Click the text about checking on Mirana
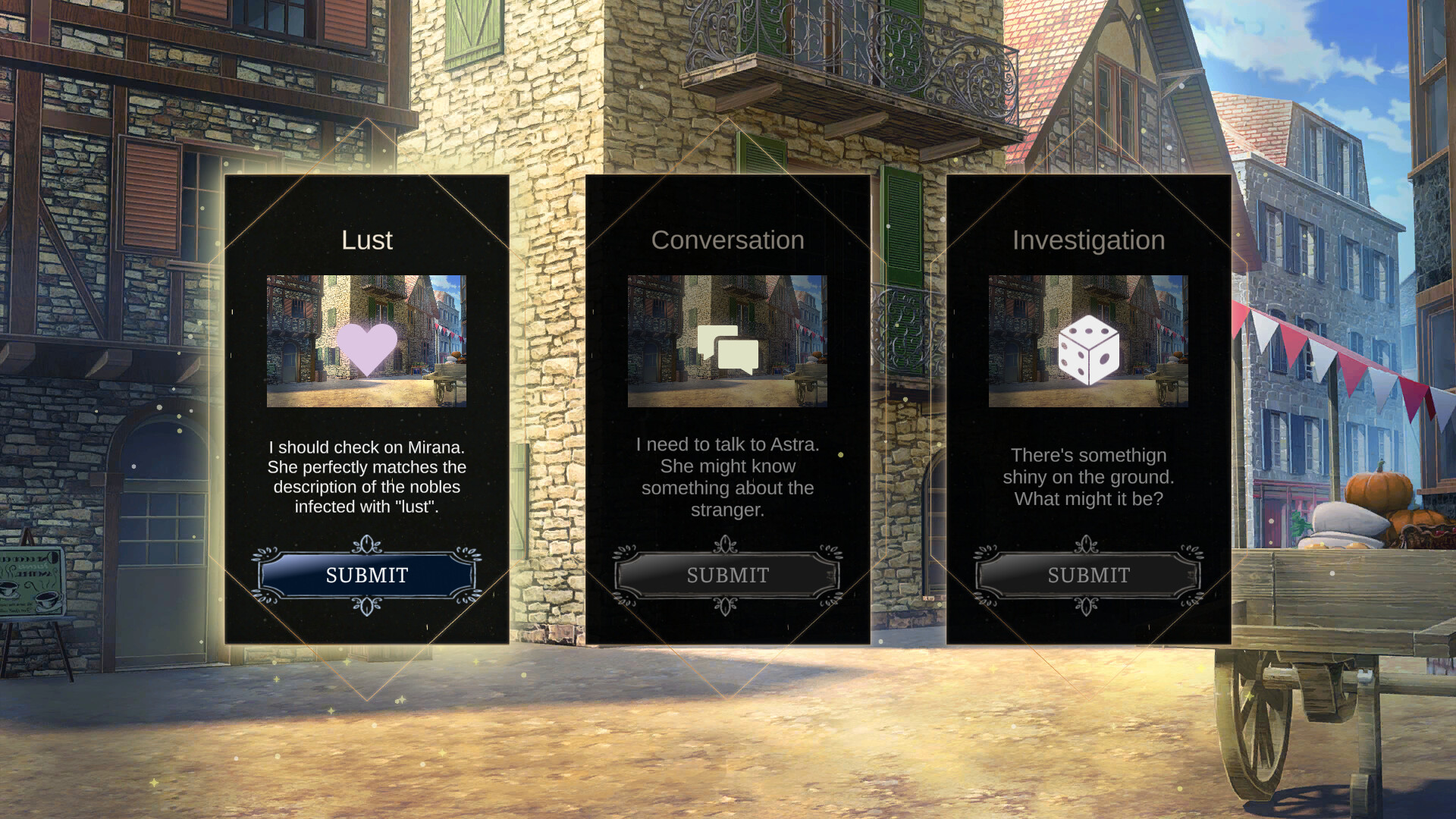Viewport: 1456px width, 819px height. click(367, 478)
